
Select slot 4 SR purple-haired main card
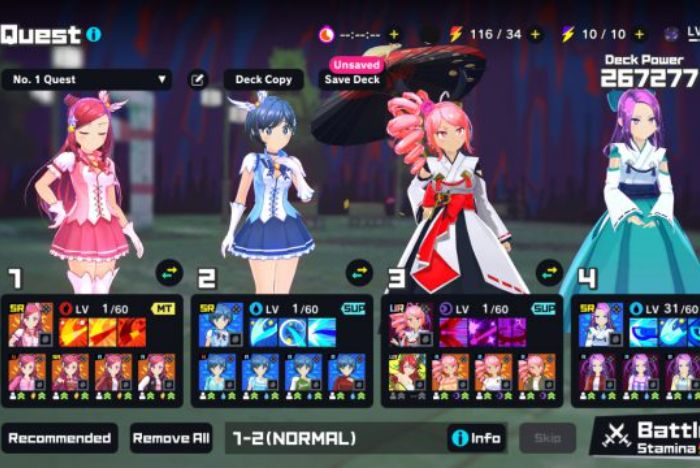pos(598,324)
